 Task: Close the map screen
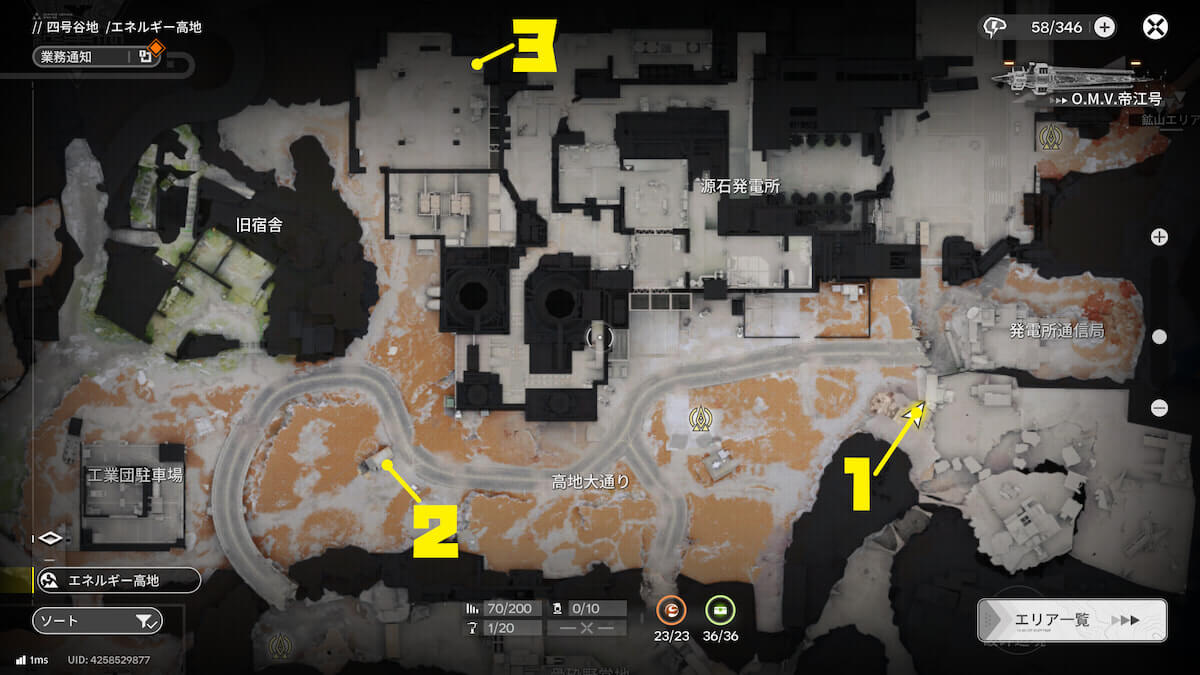[1155, 27]
